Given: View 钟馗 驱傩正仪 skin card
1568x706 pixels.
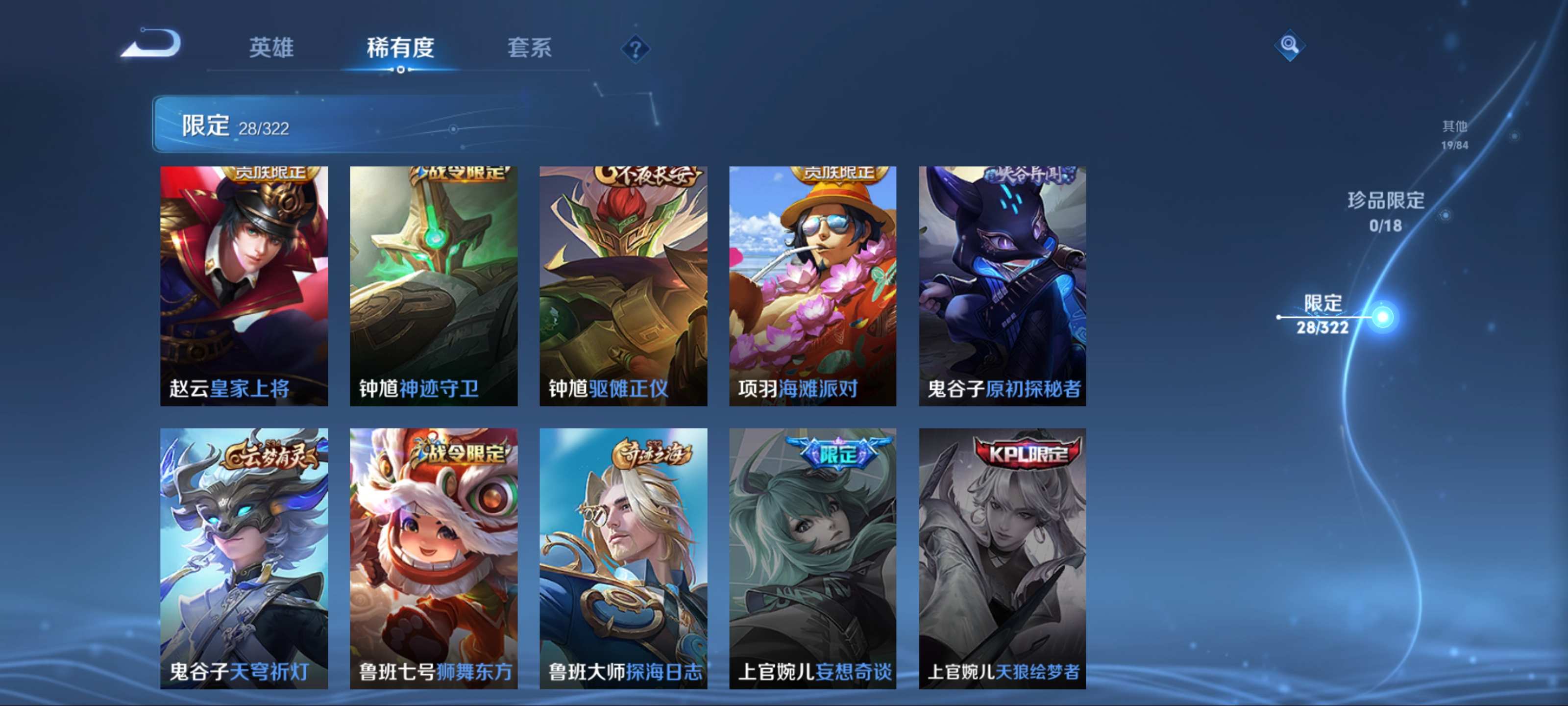Looking at the screenshot, I should 623,286.
